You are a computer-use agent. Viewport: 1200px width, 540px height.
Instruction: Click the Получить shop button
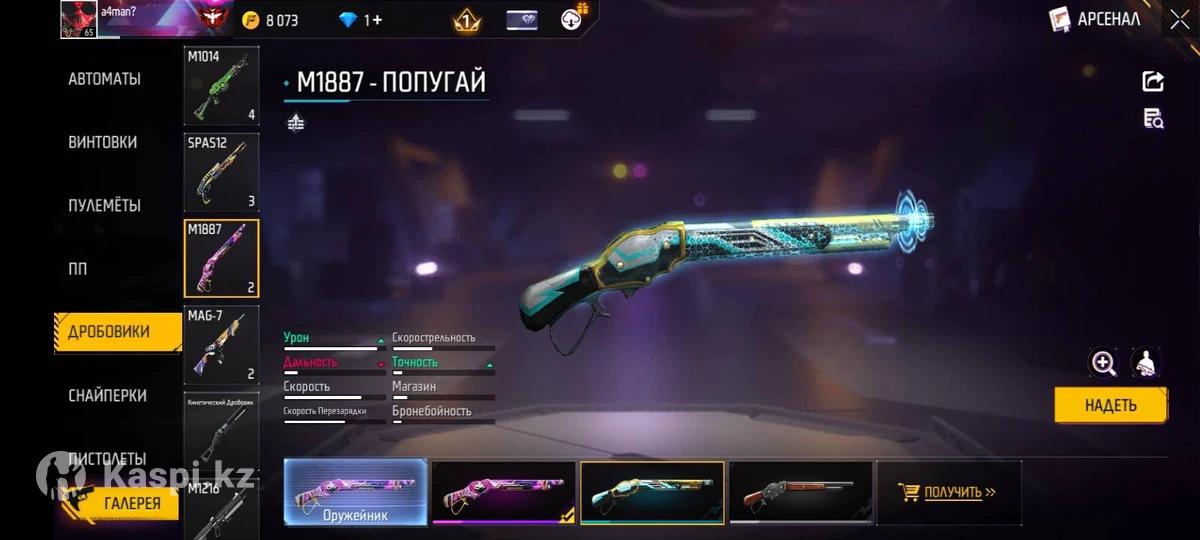(x=949, y=492)
